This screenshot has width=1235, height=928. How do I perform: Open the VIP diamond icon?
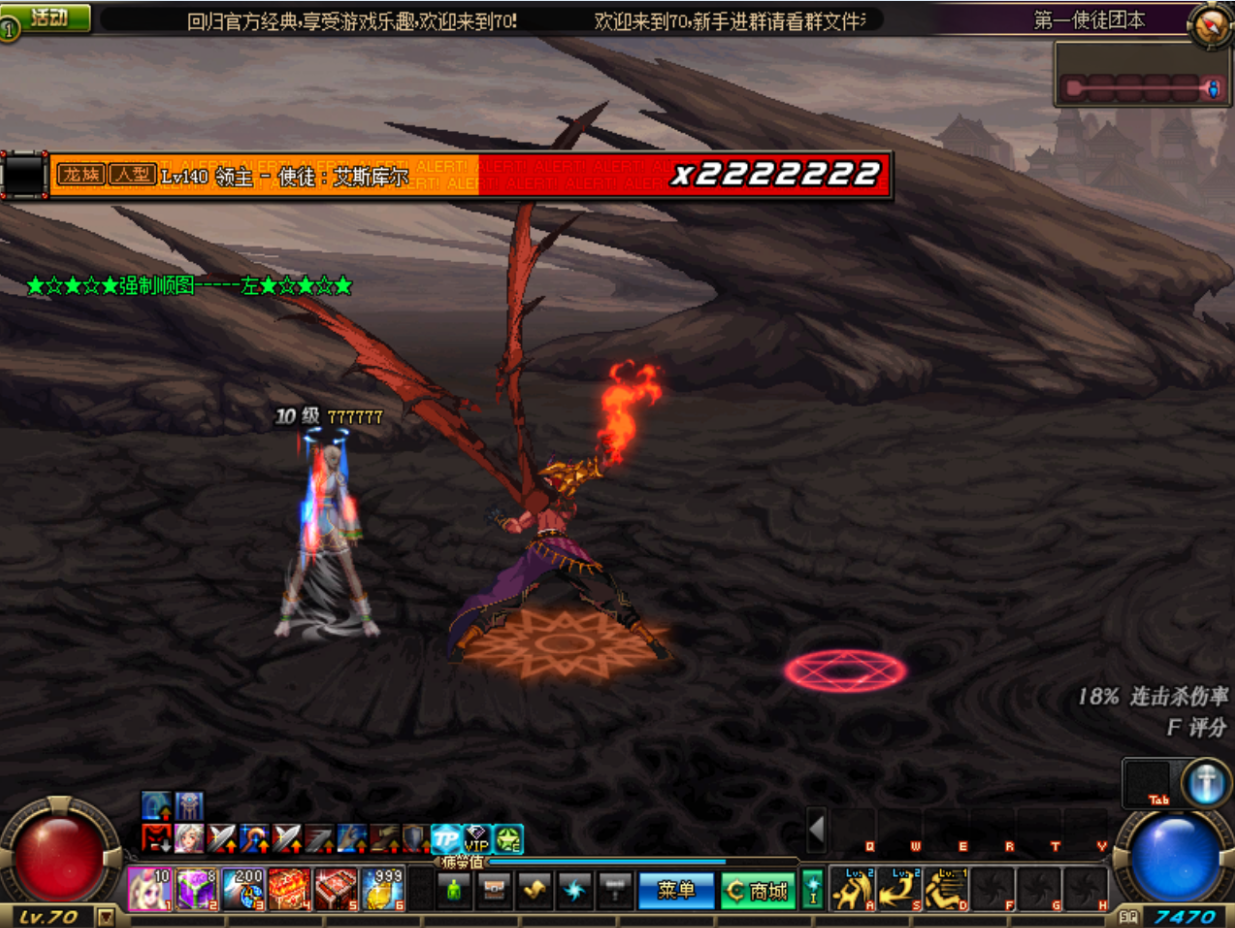pyautogui.click(x=477, y=839)
